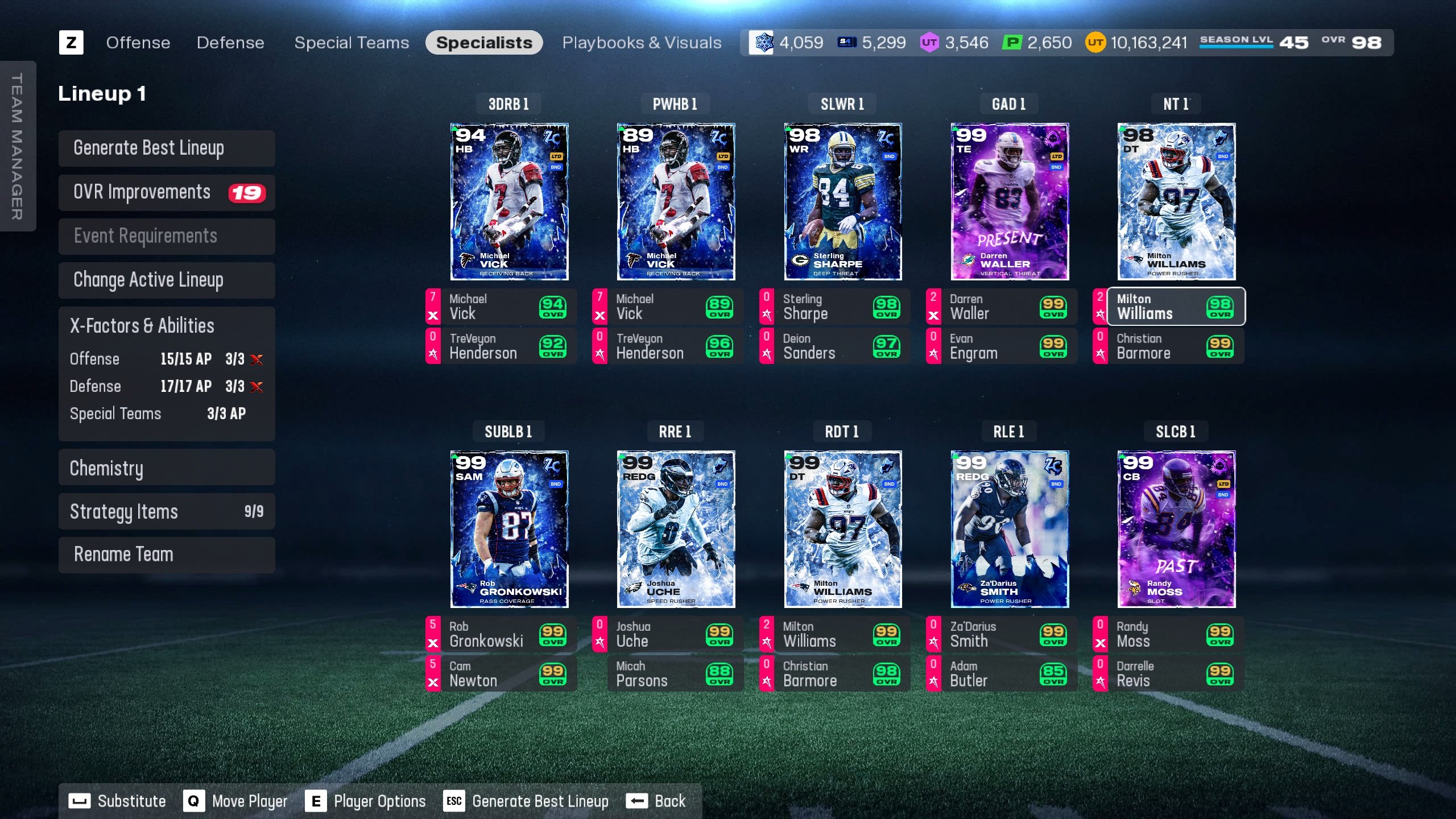Open the Defense tab

pyautogui.click(x=230, y=43)
